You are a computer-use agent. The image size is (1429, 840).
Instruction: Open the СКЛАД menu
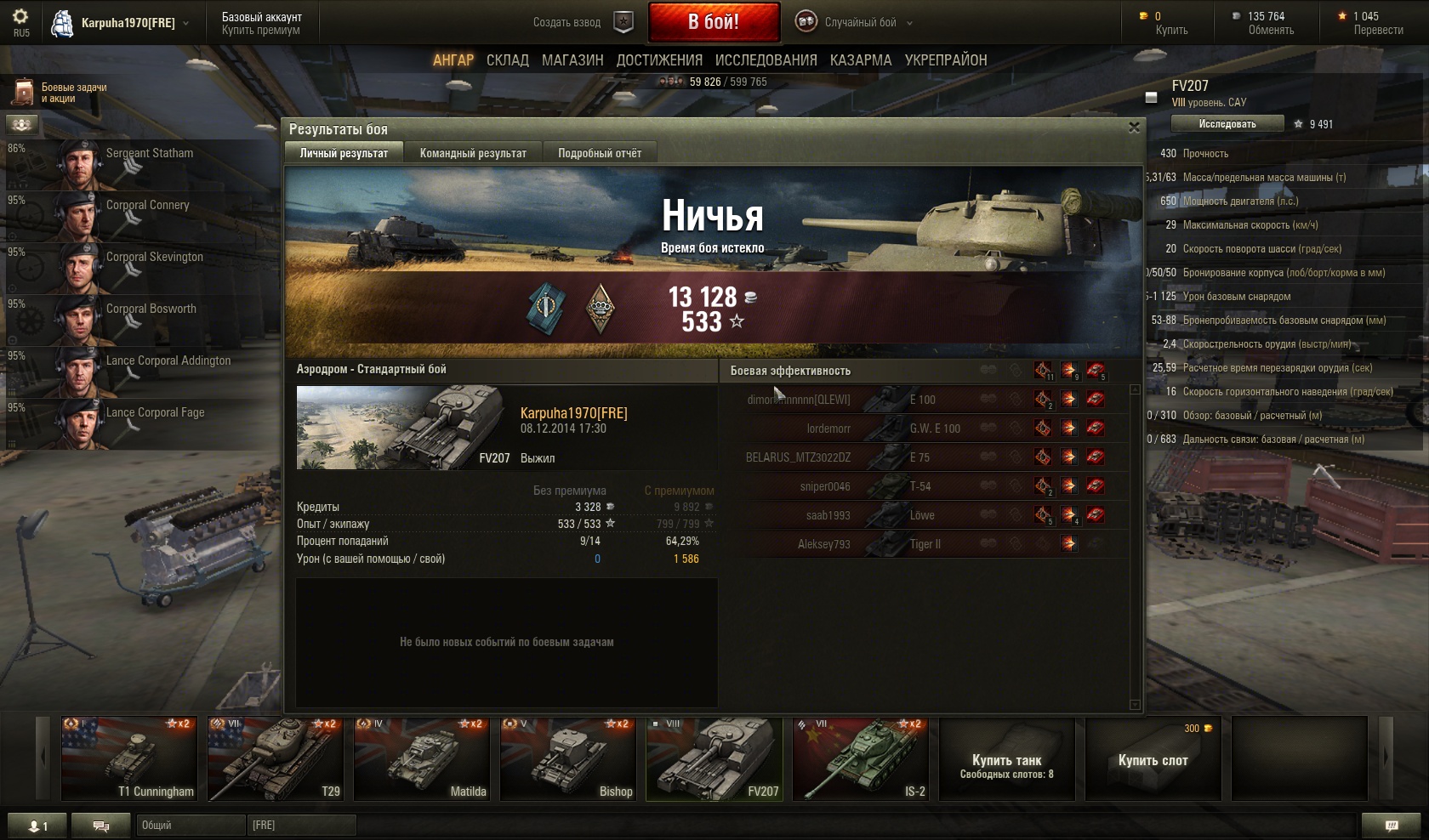[508, 60]
